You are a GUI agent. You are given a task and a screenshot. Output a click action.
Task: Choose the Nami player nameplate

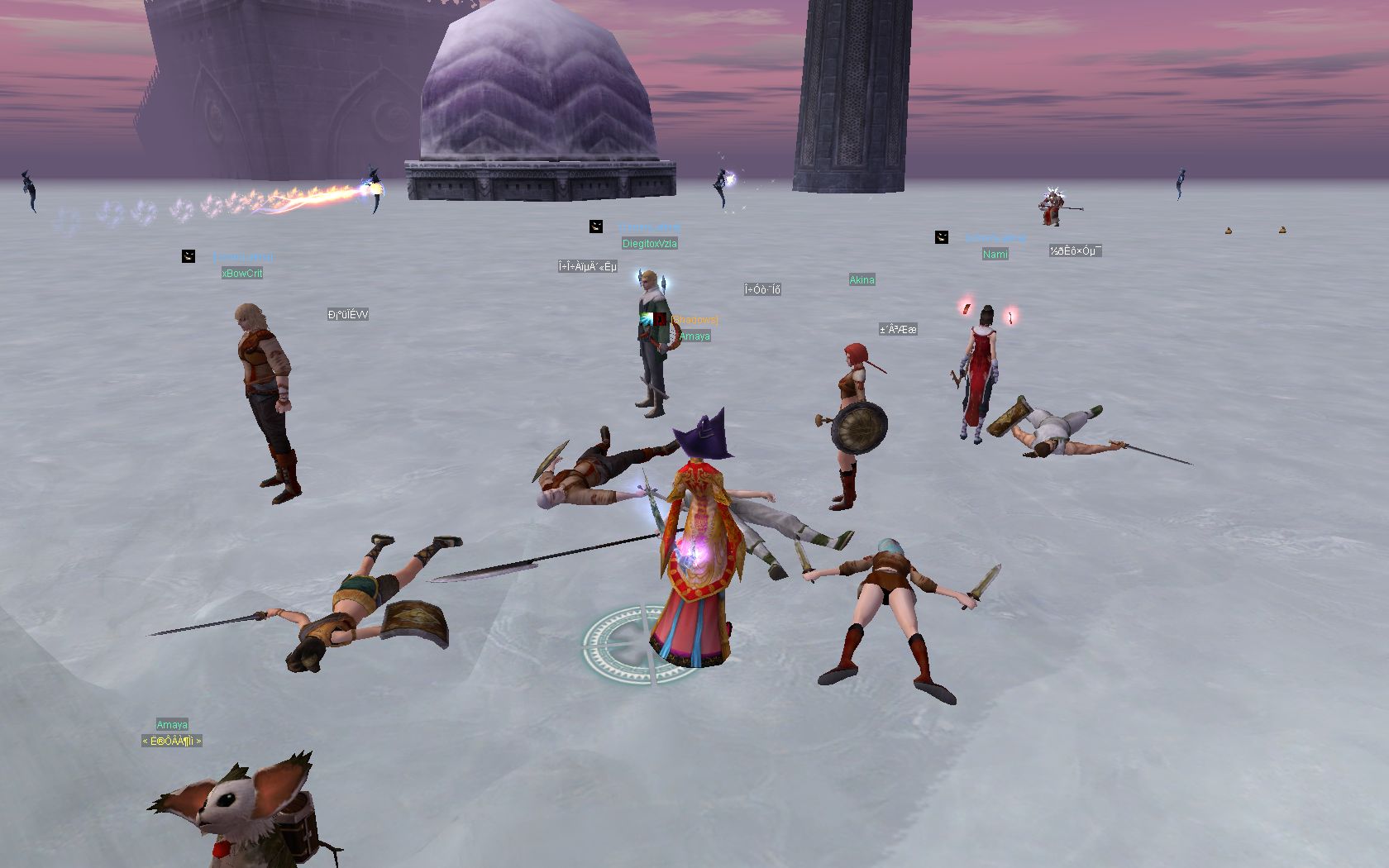[x=995, y=255]
